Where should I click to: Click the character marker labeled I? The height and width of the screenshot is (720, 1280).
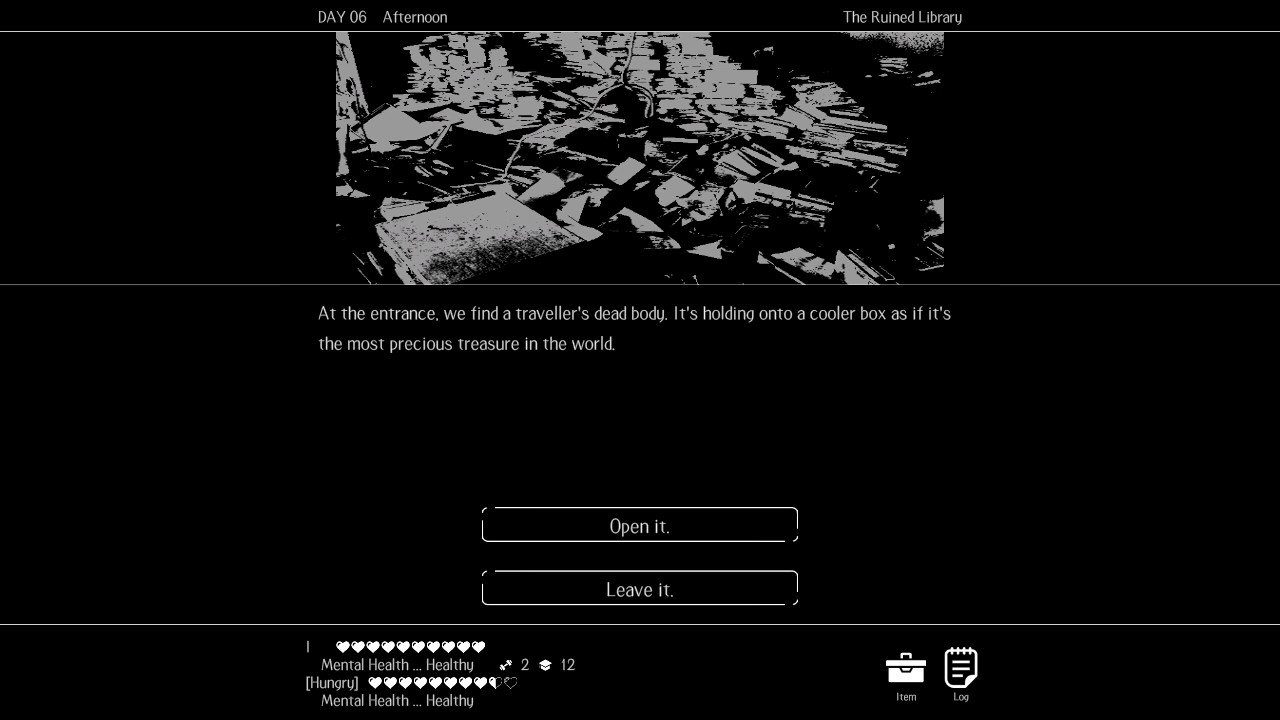pos(307,646)
